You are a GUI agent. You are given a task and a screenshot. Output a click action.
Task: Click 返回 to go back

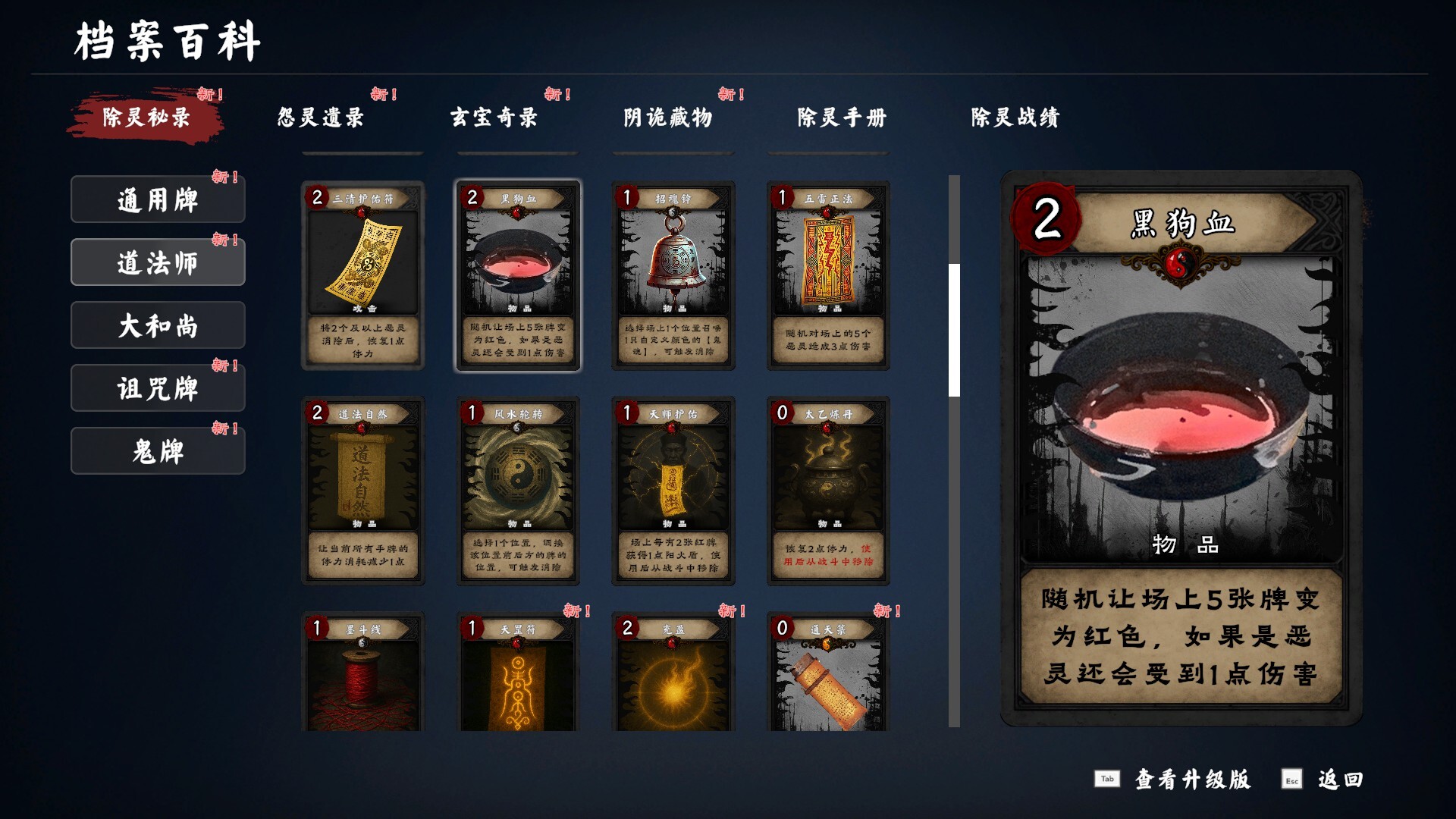[1339, 780]
